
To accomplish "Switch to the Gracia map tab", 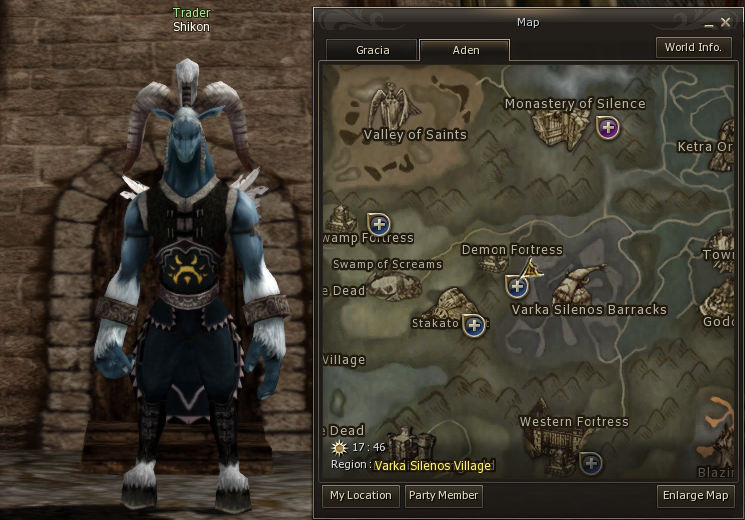I will [x=372, y=50].
